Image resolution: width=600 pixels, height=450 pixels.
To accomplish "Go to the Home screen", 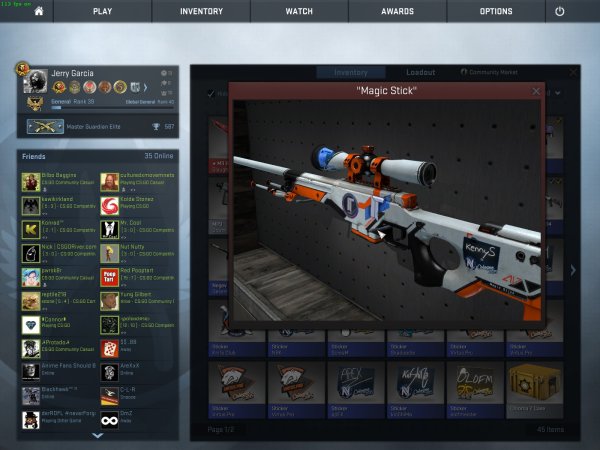I will (38, 11).
